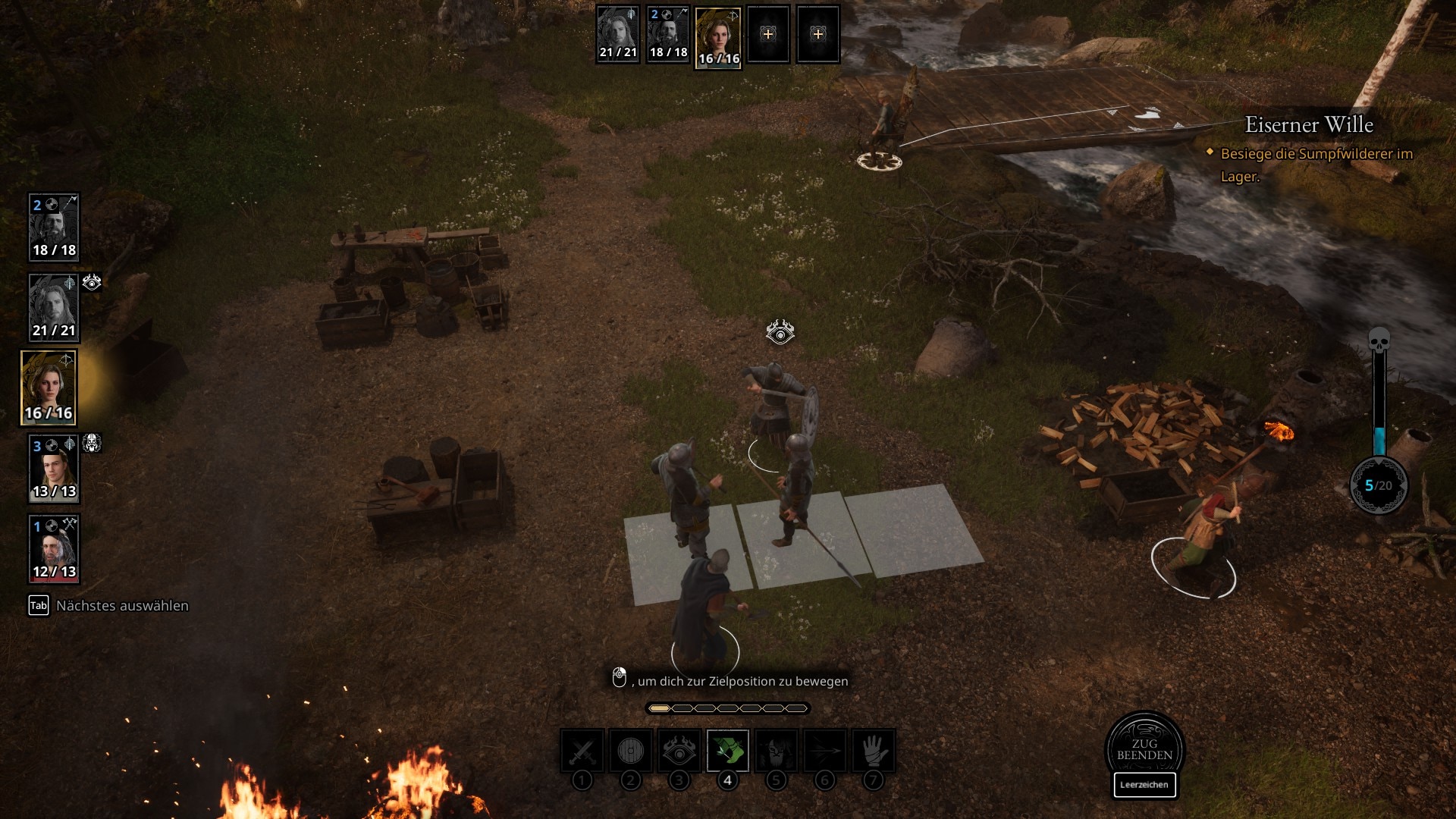The image size is (1456, 819).
Task: Choose the 18 / 18 portrait in left list
Action: tap(54, 227)
